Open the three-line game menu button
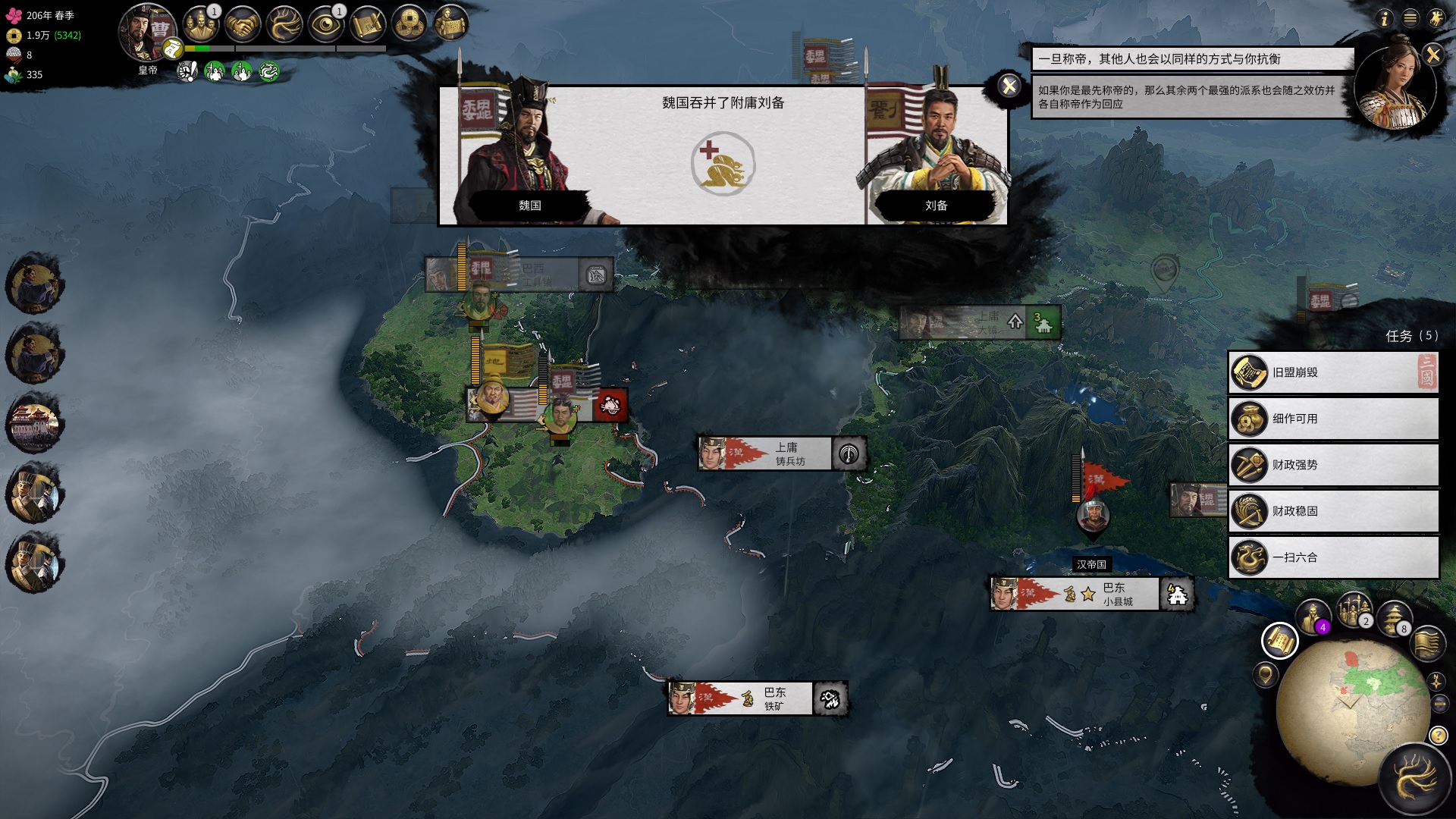 tap(1410, 18)
